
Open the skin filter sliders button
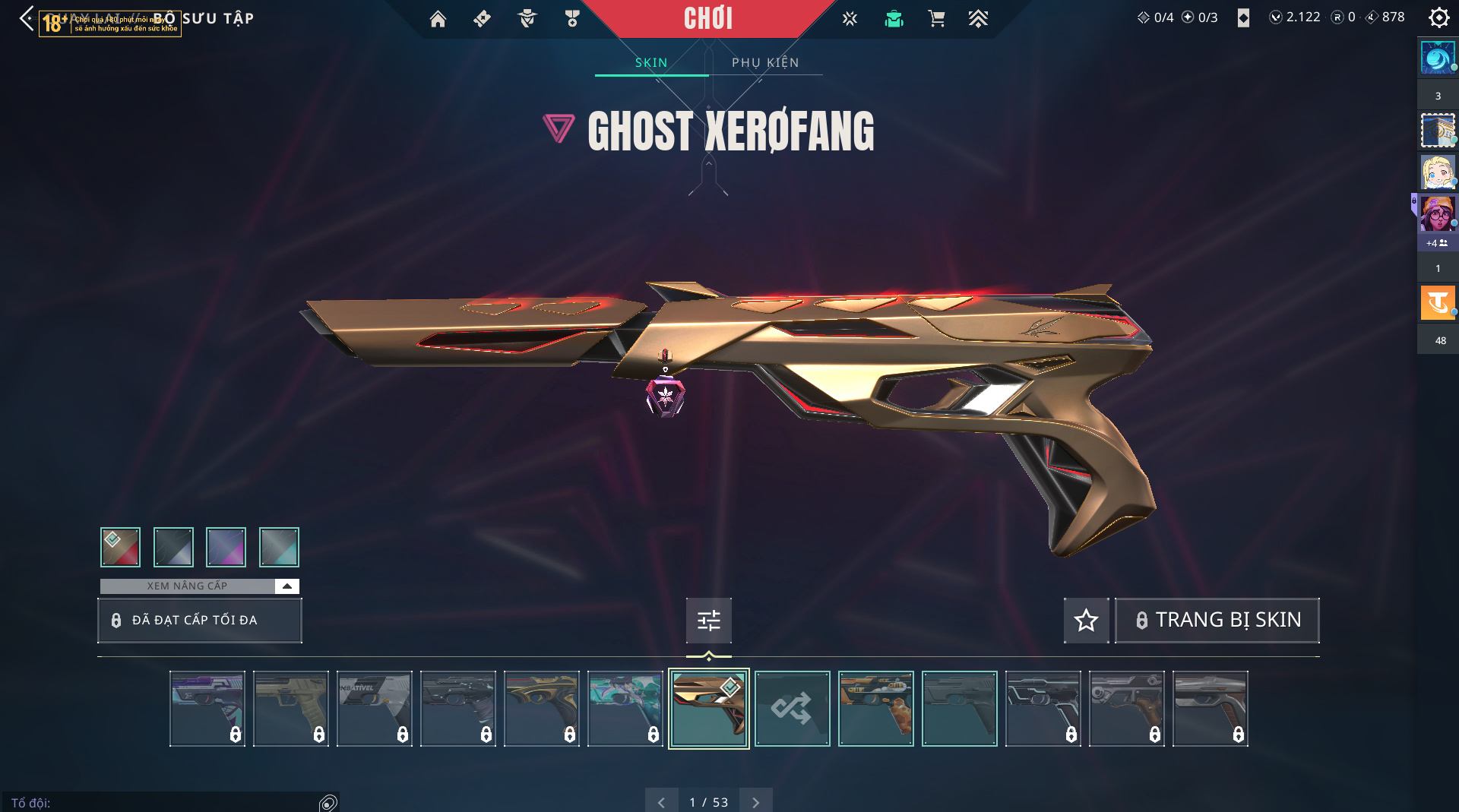pyautogui.click(x=708, y=621)
